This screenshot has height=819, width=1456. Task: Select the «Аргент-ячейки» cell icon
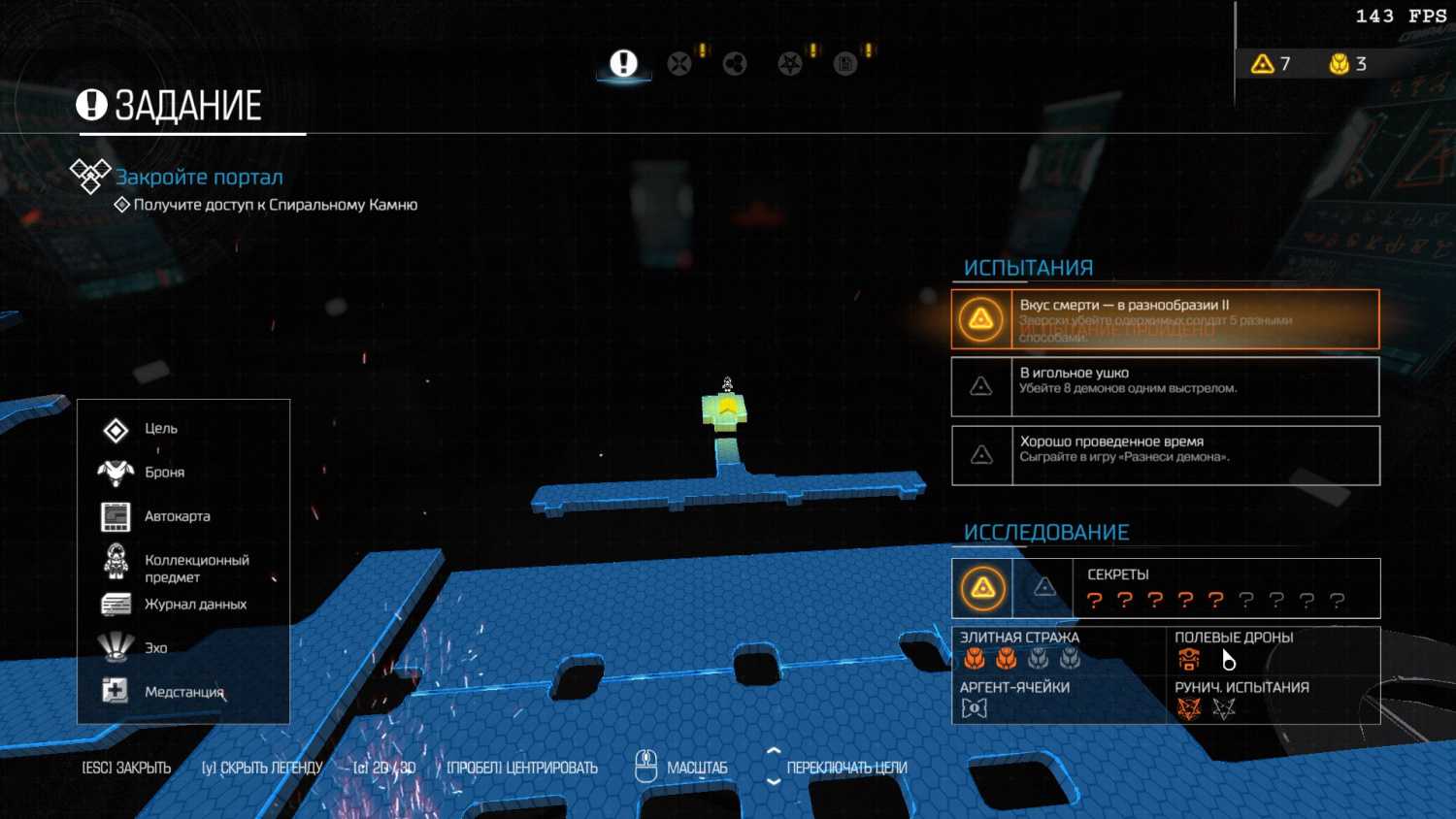coord(974,708)
